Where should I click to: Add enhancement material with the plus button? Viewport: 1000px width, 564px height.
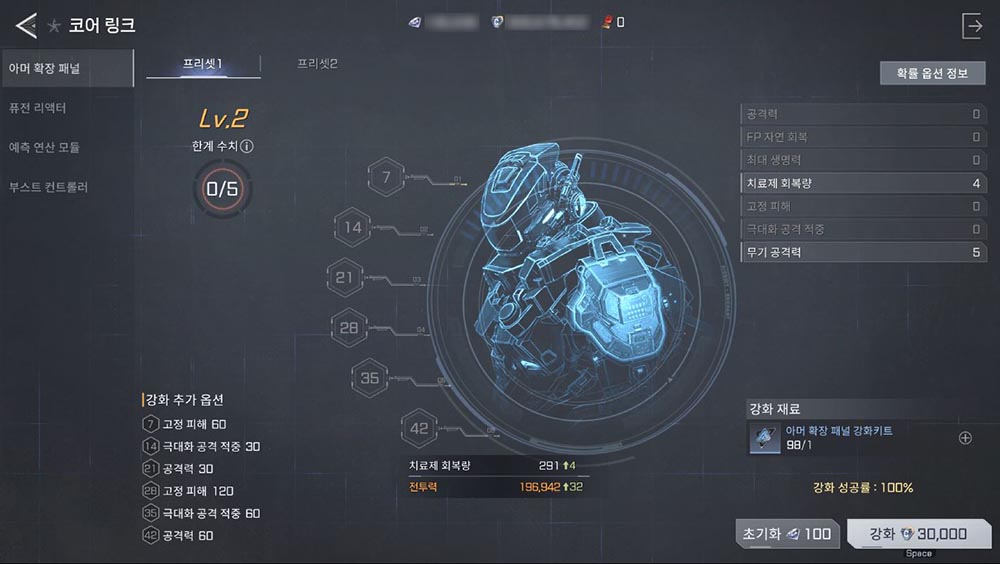point(965,438)
